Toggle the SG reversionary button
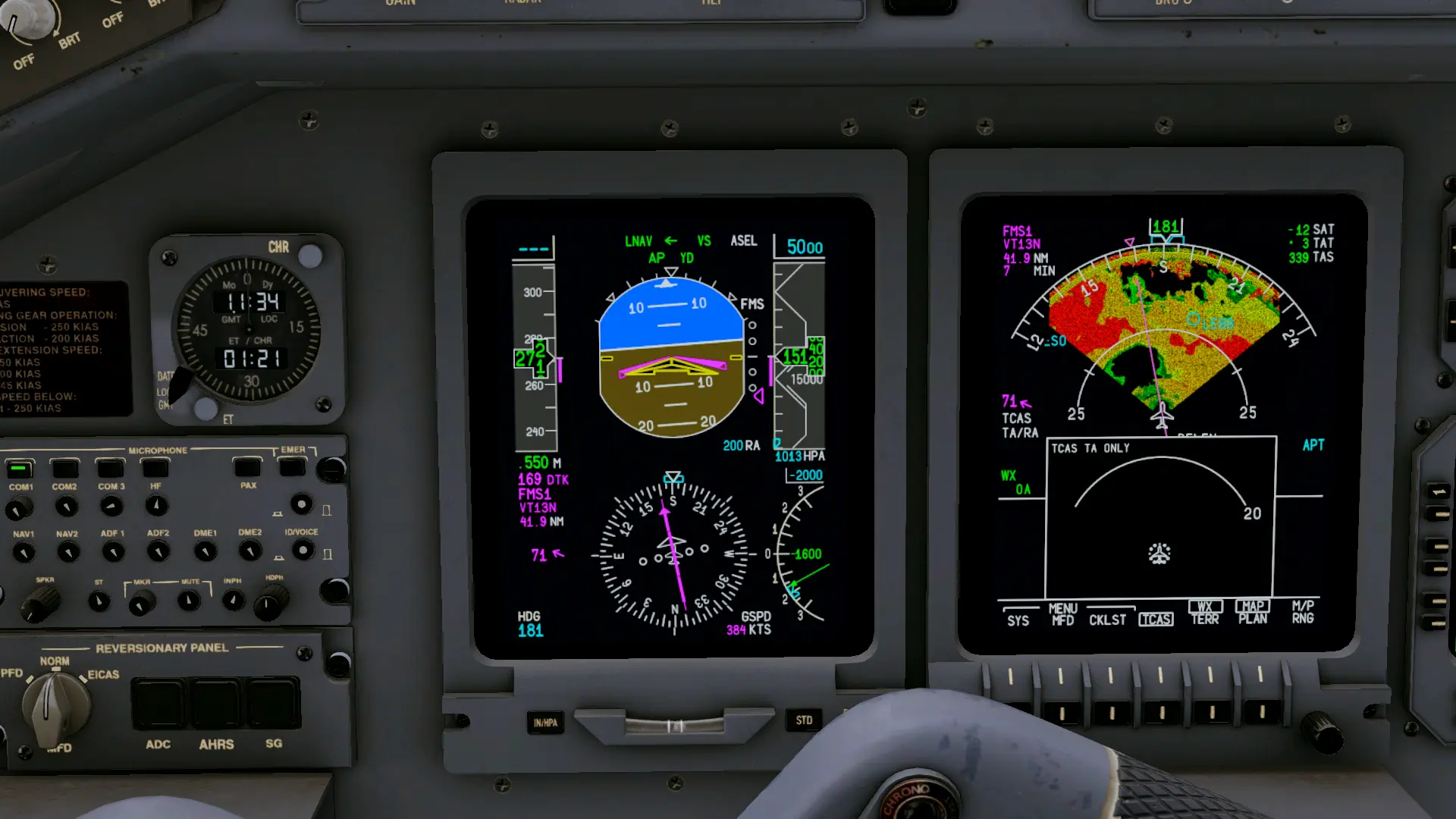The height and width of the screenshot is (819, 1456). pos(273,704)
